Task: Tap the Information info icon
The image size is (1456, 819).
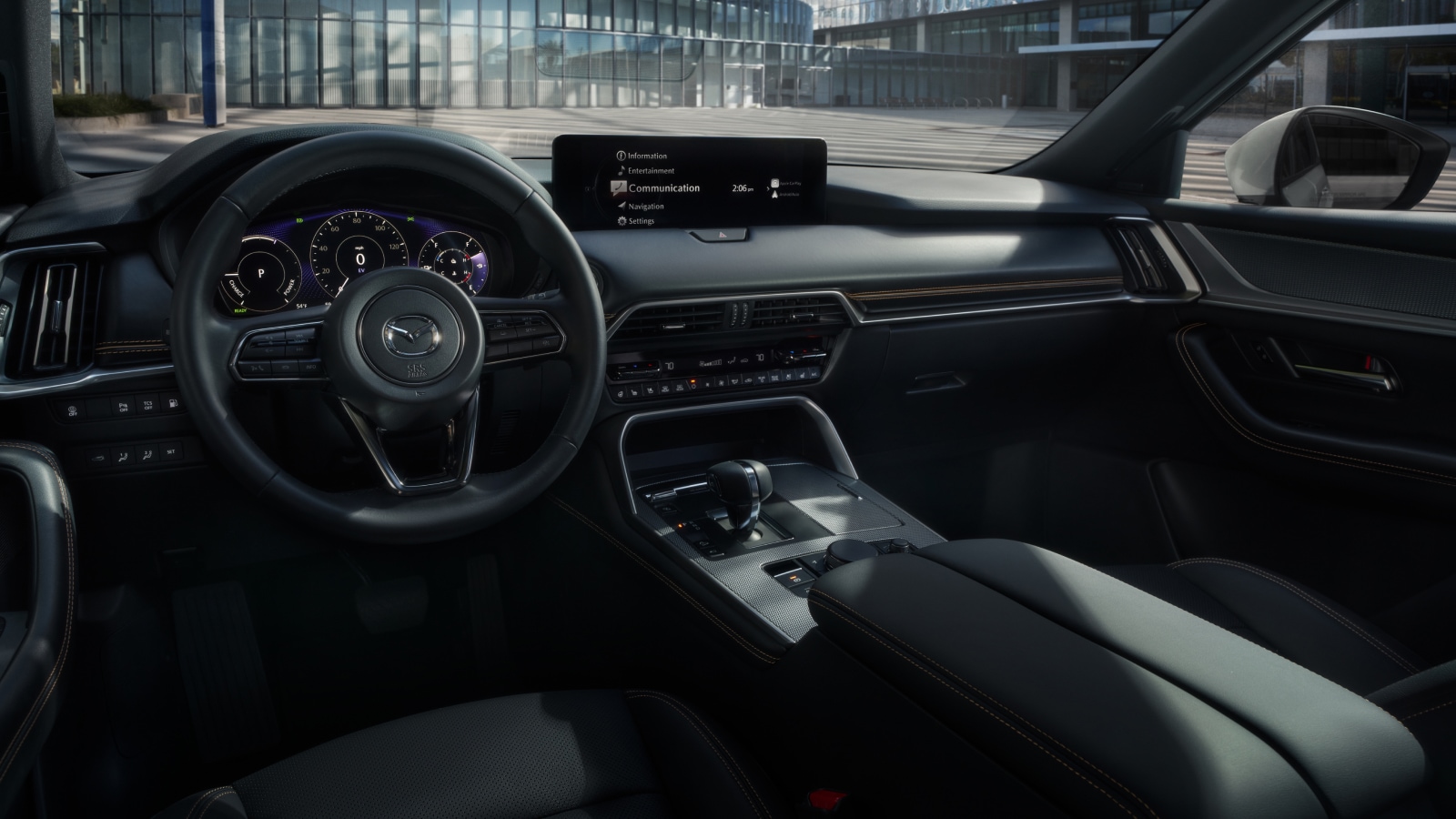Action: tap(621, 156)
